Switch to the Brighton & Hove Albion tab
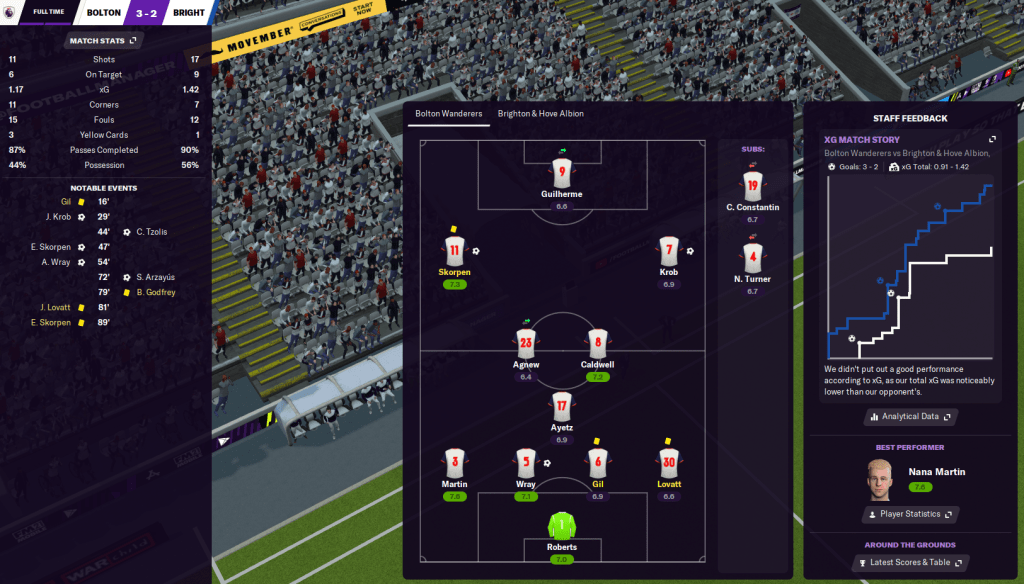The height and width of the screenshot is (584, 1024). (541, 114)
